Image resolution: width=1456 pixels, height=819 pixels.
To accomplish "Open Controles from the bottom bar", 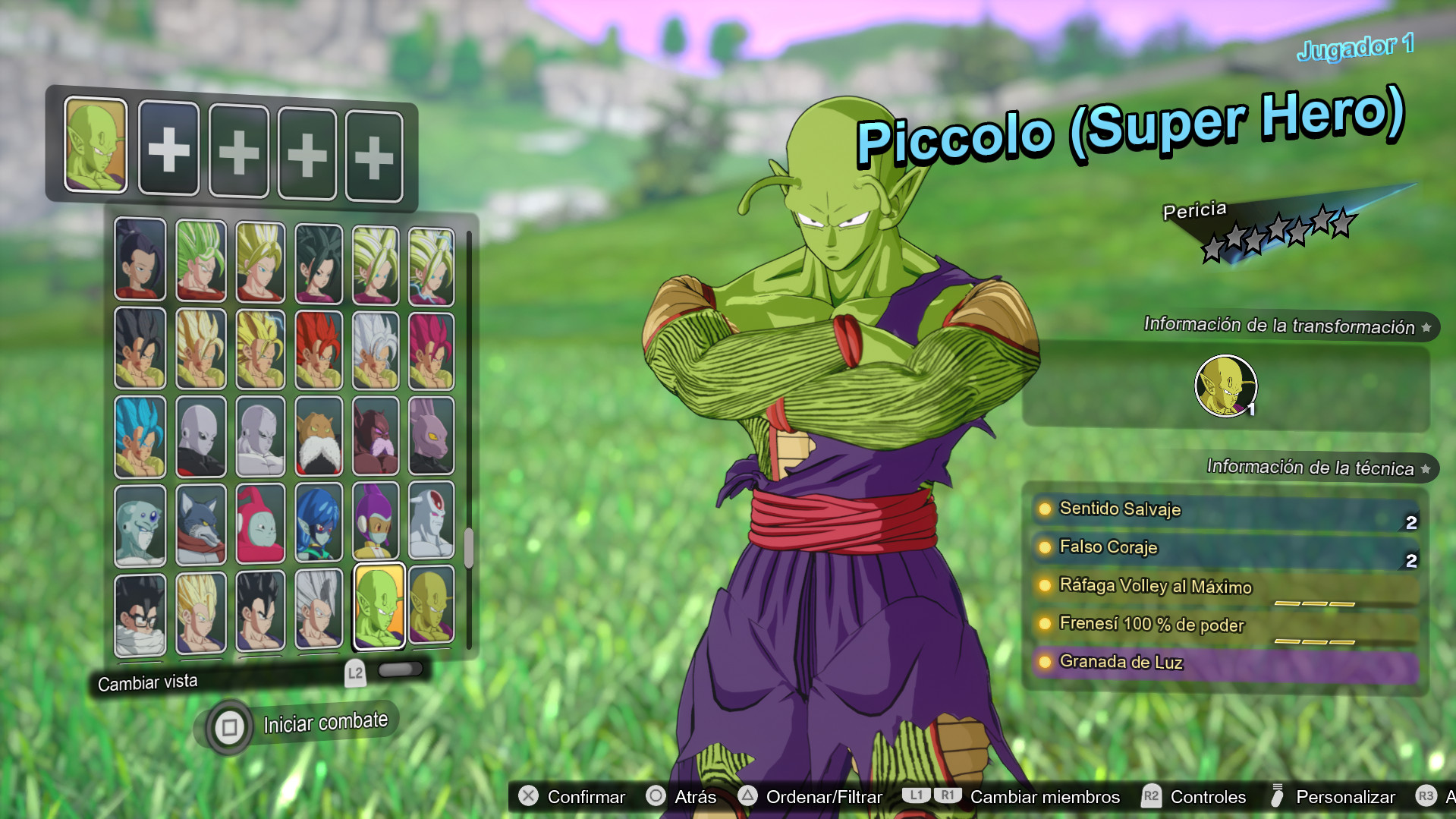I will 1208,797.
